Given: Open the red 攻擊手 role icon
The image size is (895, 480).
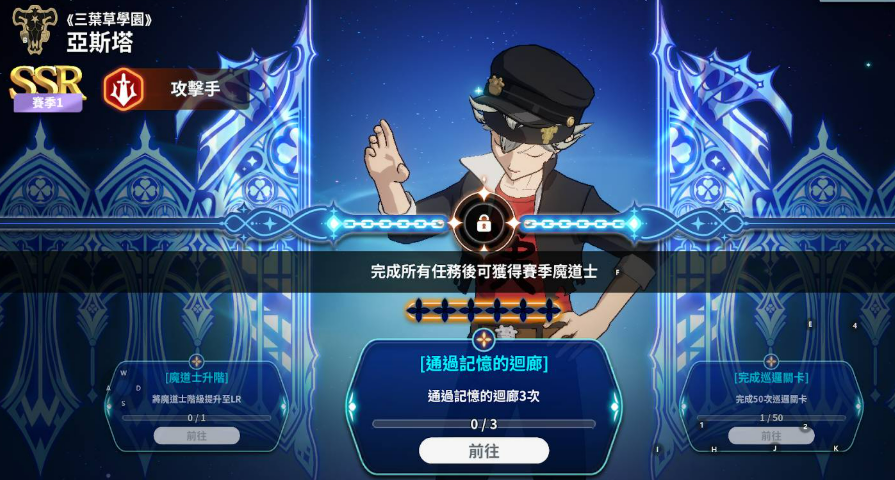Looking at the screenshot, I should point(124,89).
